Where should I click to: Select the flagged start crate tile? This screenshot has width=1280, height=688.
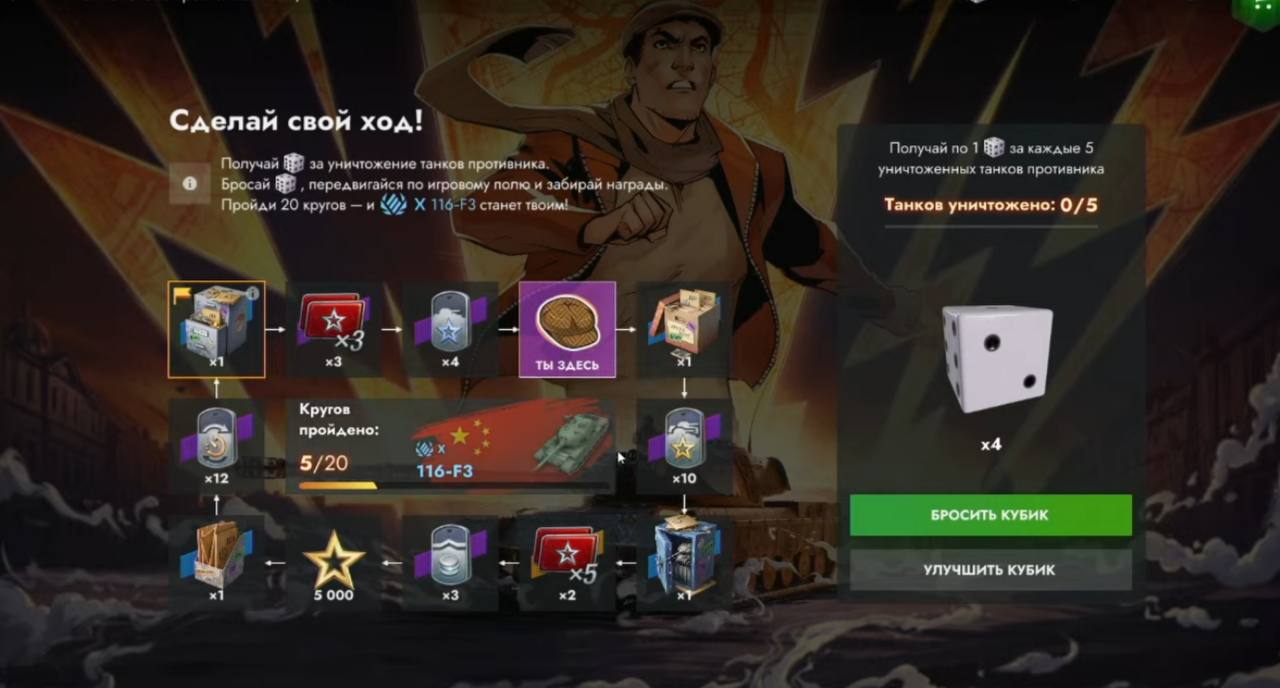216,329
